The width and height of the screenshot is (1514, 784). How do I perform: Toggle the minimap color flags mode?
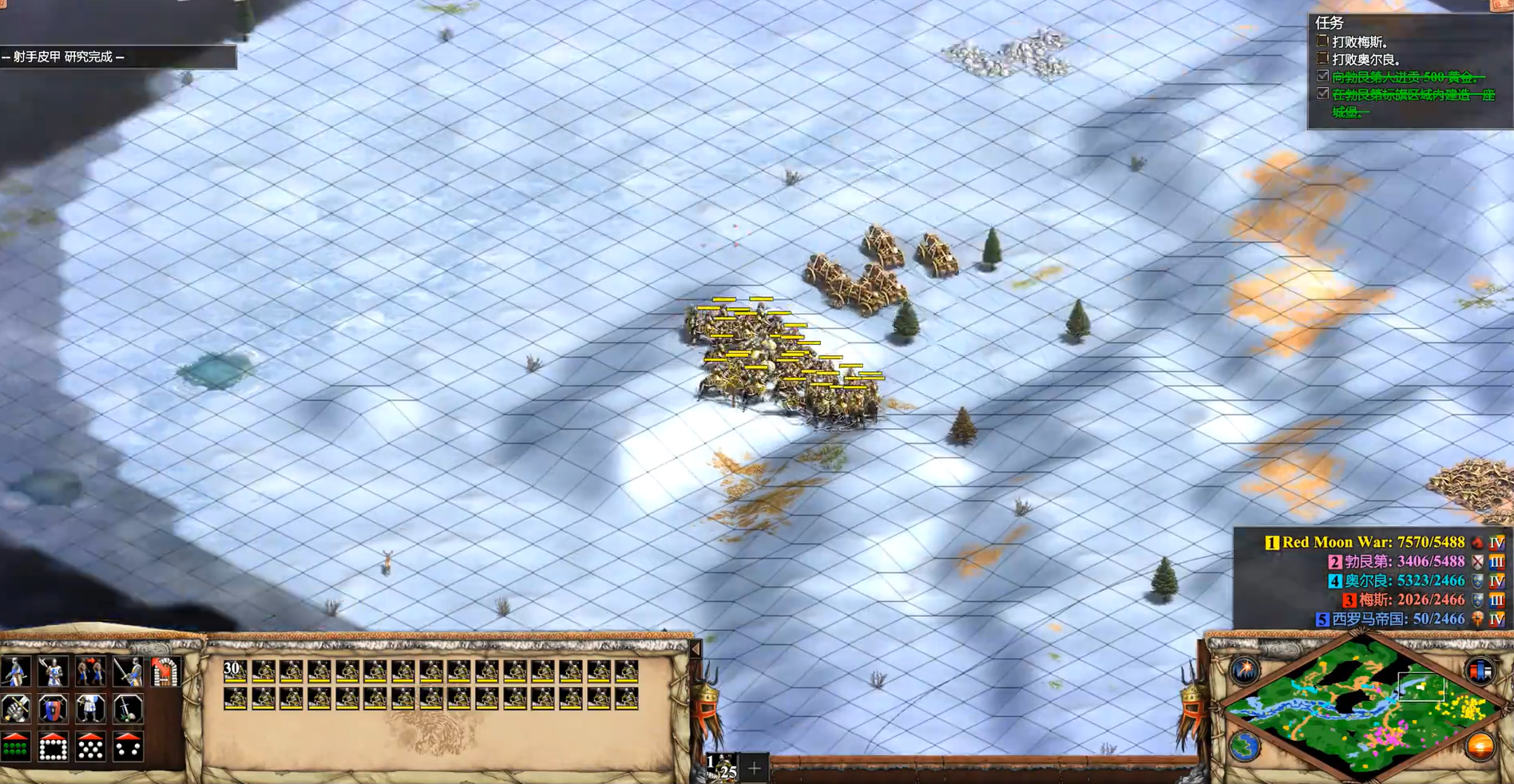[1480, 670]
